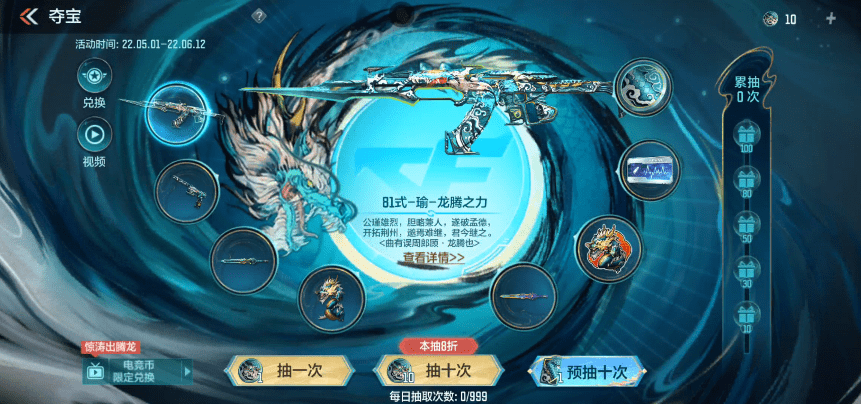Viewport: 861px width, 404px height.
Task: View details via 查看详情 link
Action: pyautogui.click(x=433, y=257)
